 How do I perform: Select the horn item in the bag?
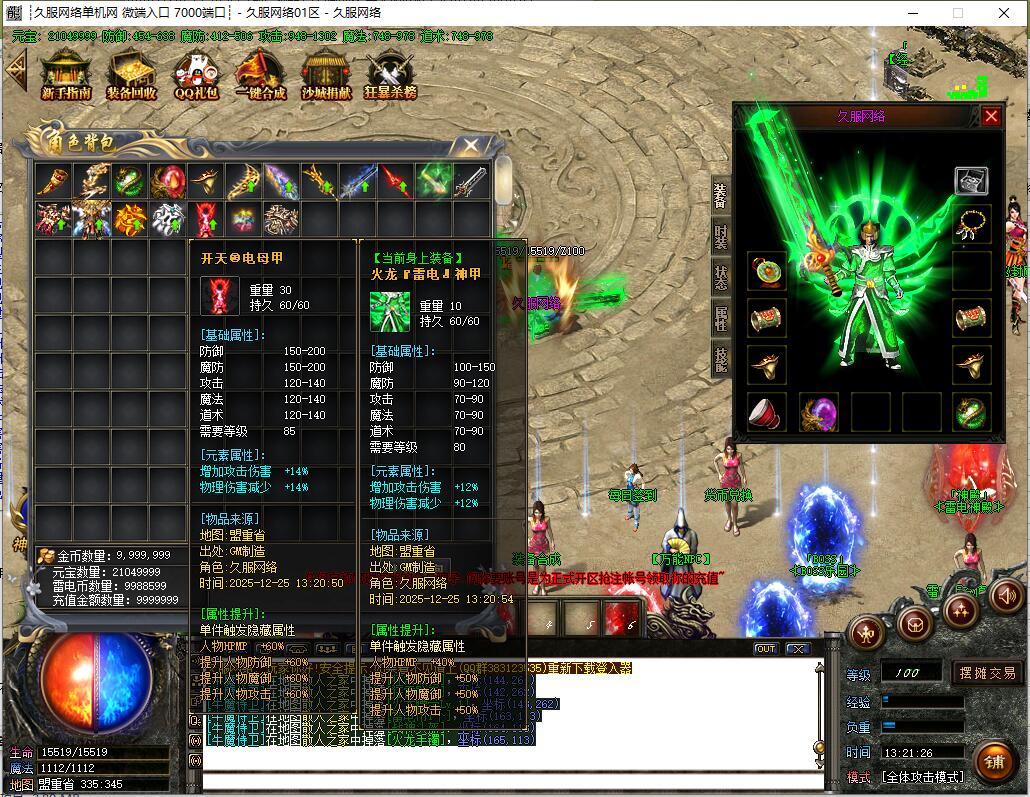[53, 181]
